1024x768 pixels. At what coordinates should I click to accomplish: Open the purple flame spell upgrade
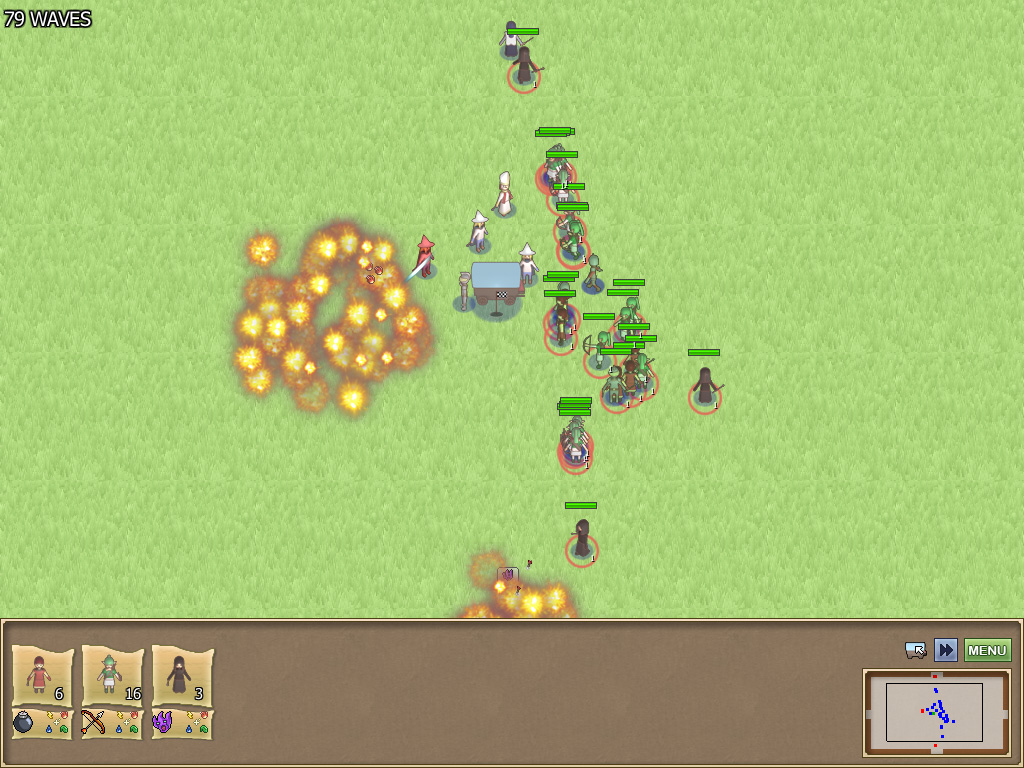163,722
